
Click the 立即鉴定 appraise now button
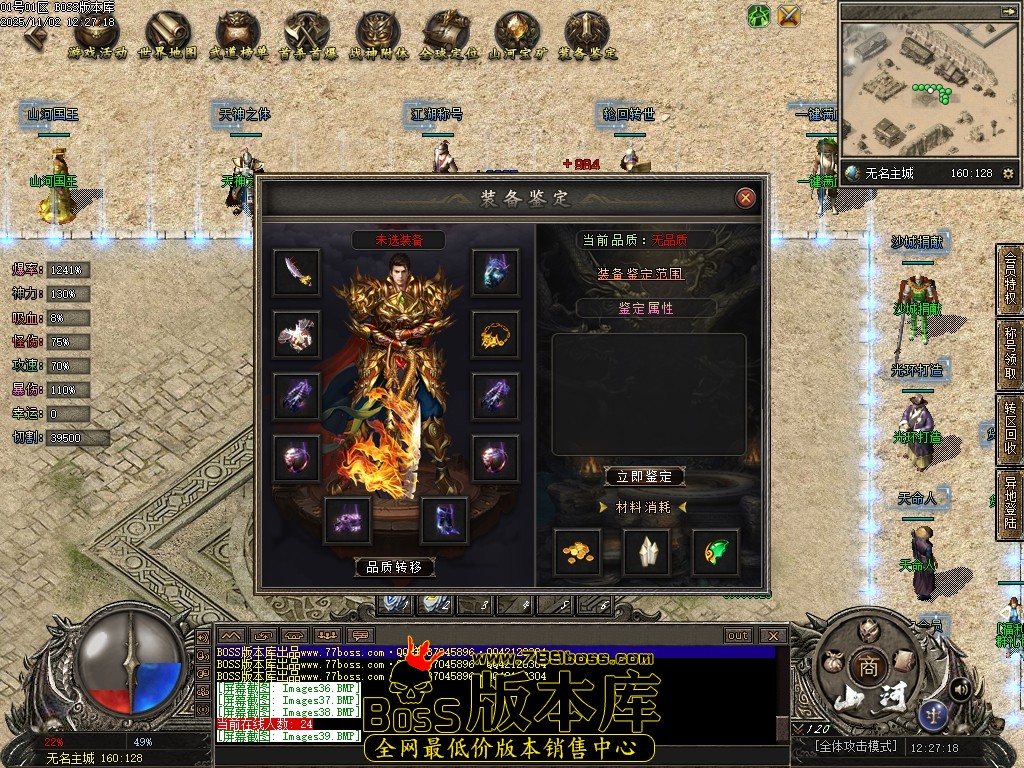pyautogui.click(x=645, y=477)
